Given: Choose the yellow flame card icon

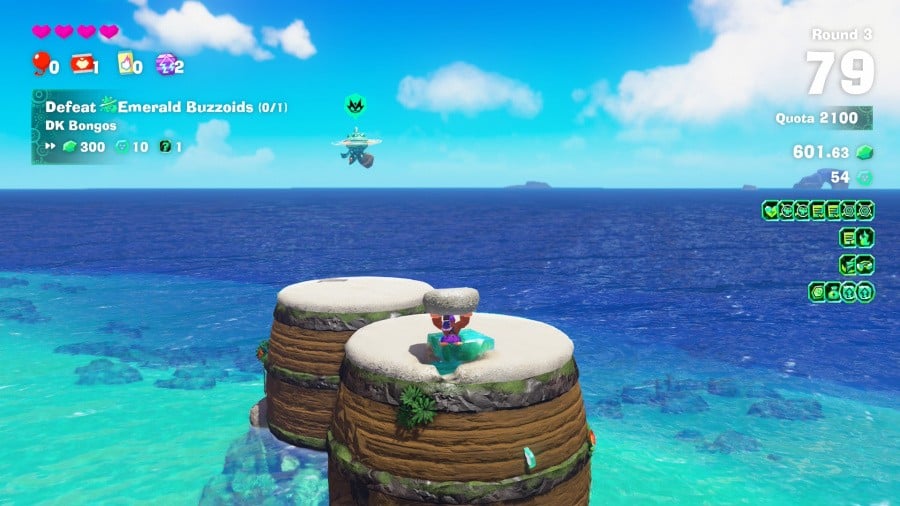Looking at the screenshot, I should pyautogui.click(x=125, y=65).
